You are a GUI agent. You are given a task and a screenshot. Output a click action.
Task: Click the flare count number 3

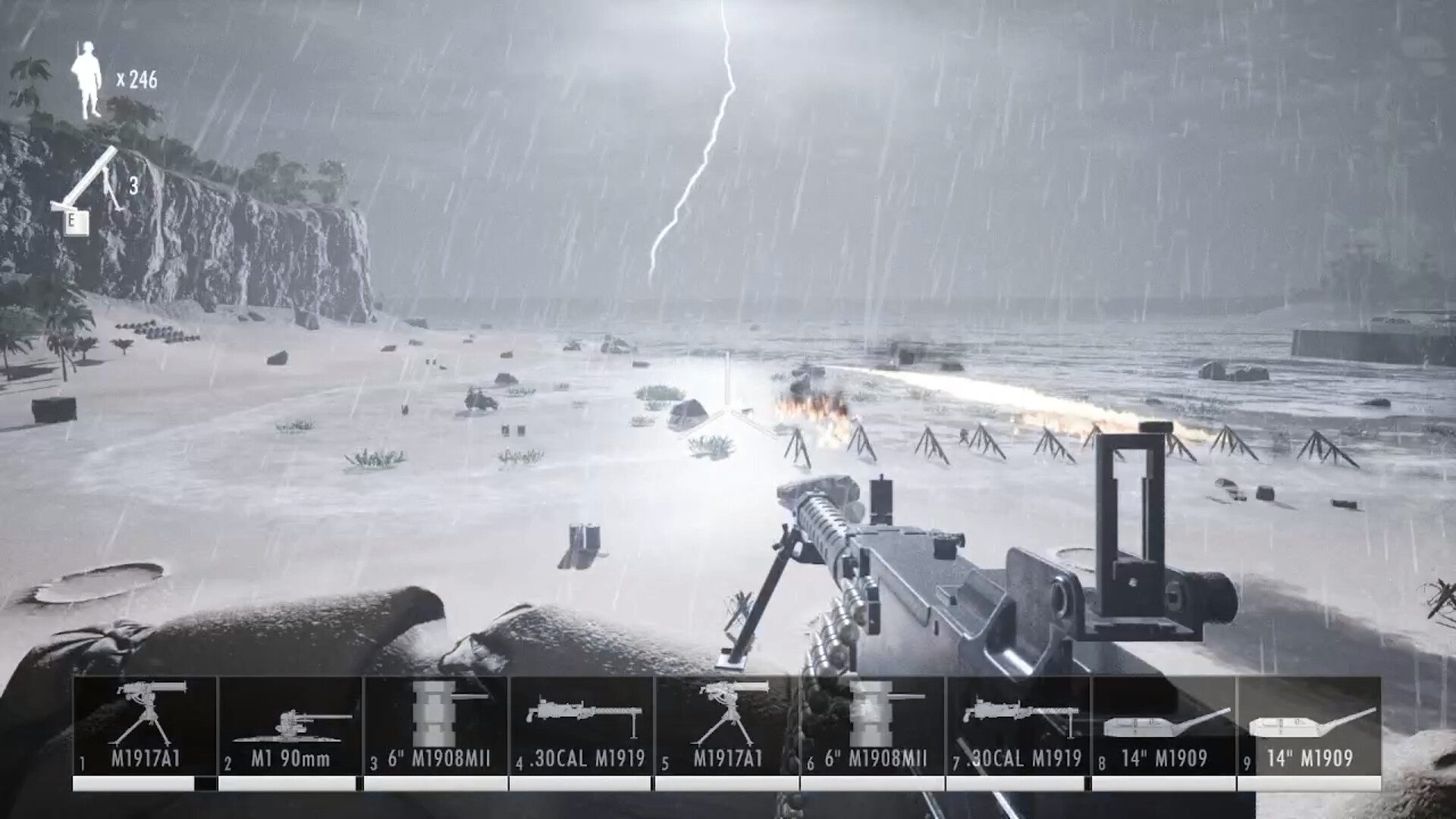click(x=133, y=184)
